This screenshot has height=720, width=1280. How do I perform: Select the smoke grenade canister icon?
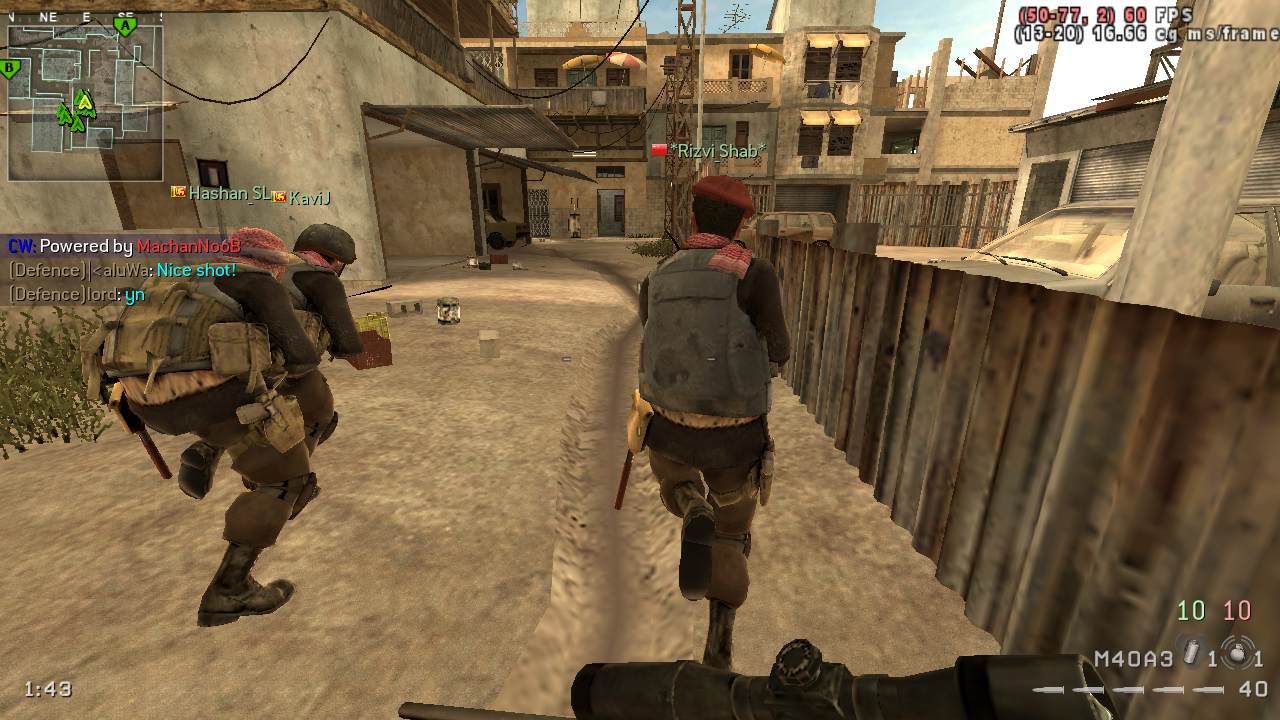[1189, 652]
